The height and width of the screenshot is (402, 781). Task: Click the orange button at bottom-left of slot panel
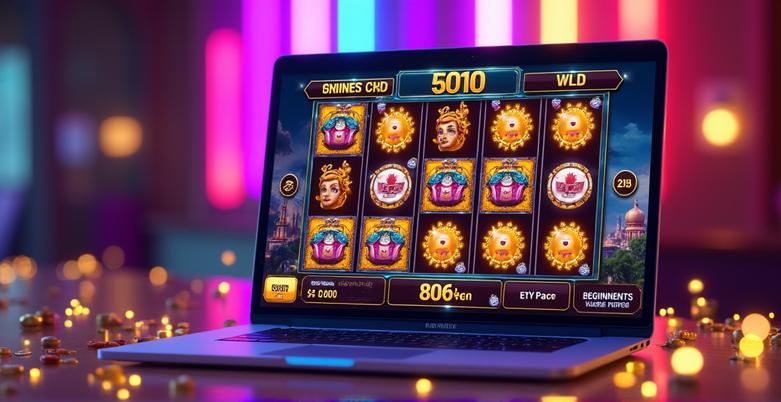(x=280, y=290)
